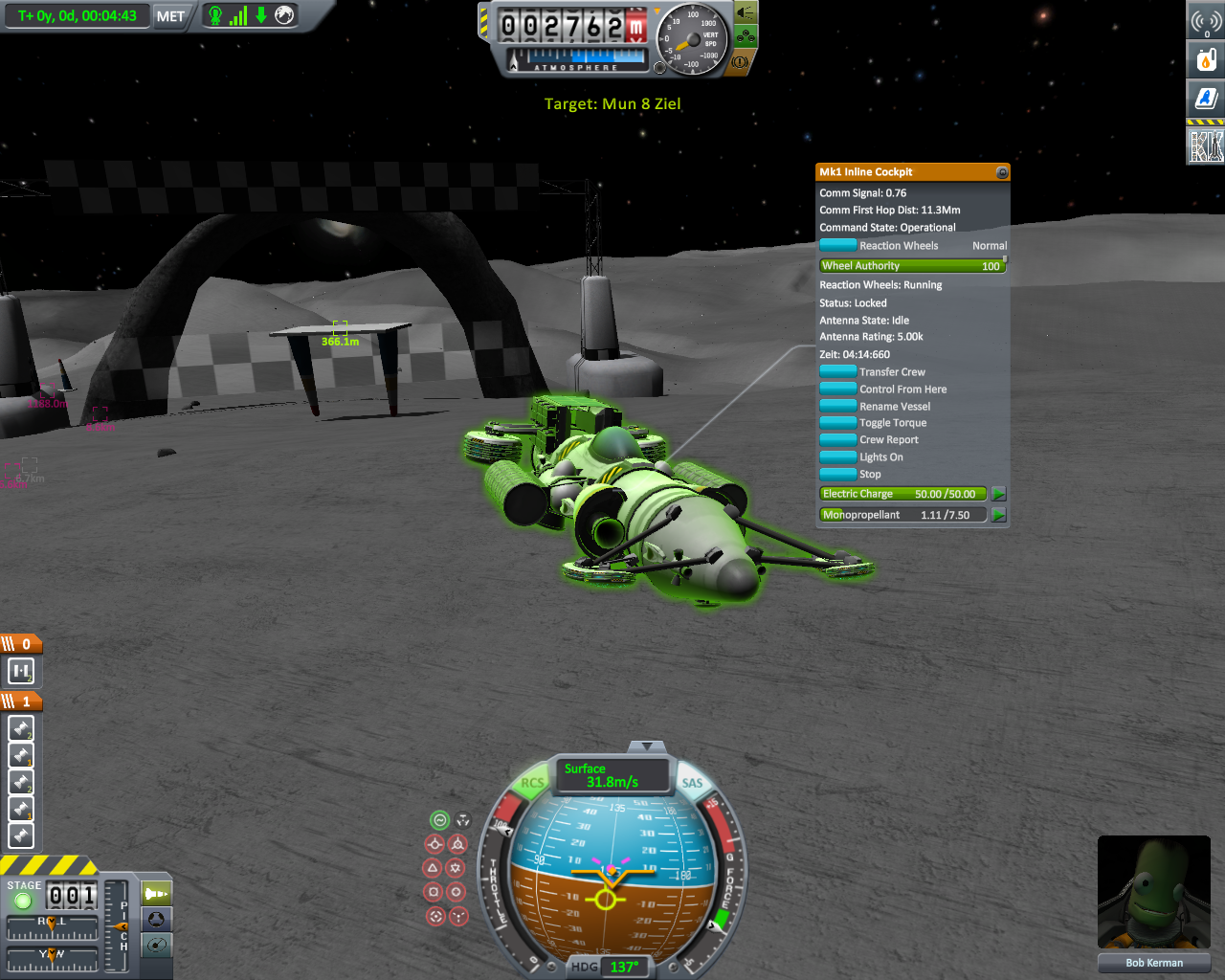Run a Crew Report
Viewport: 1225px width, 980px height.
click(838, 439)
